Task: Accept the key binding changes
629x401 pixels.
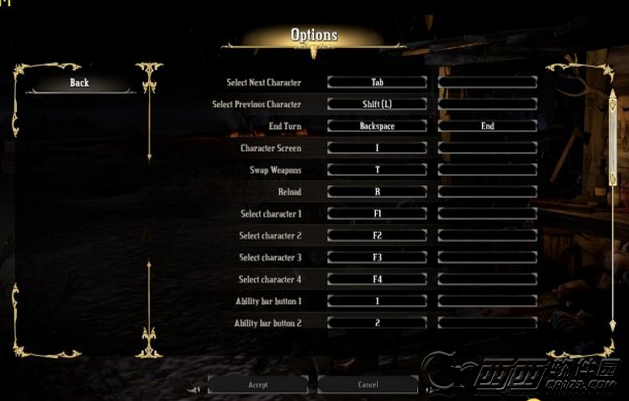Action: (258, 384)
